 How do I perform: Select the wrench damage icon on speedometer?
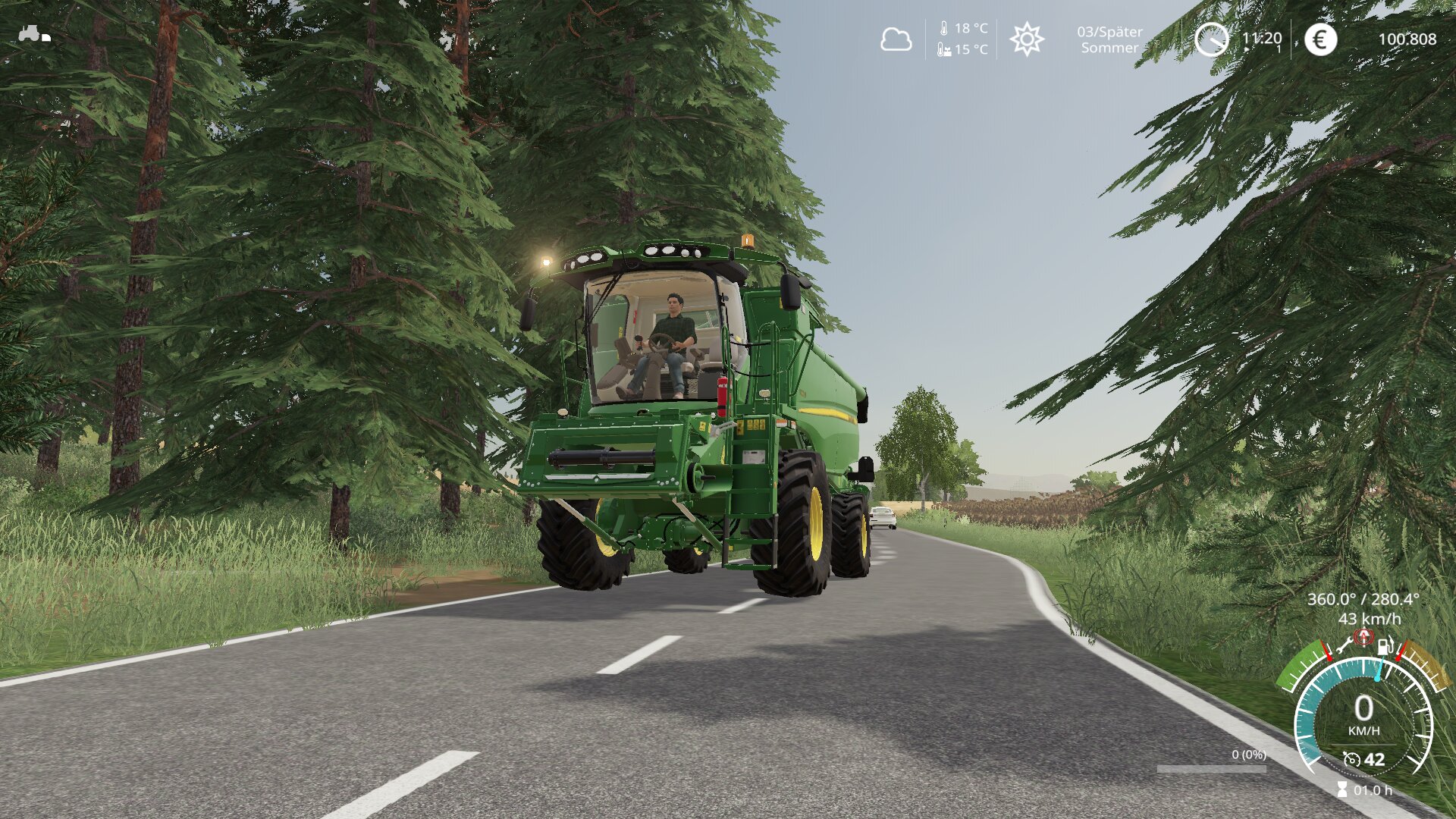1345,645
